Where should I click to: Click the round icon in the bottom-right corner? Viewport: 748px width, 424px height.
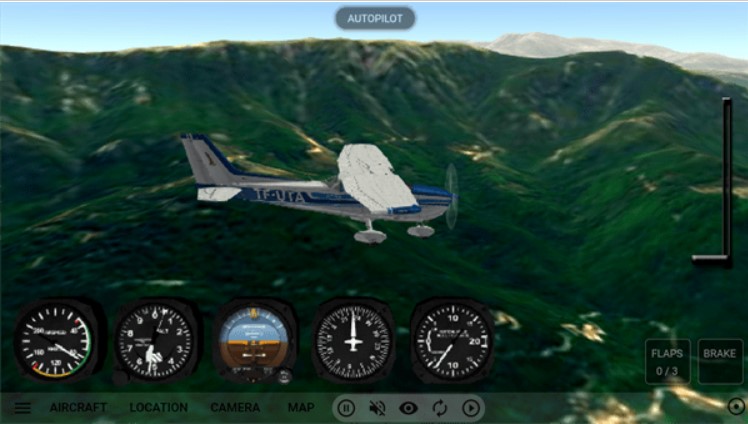(x=736, y=406)
